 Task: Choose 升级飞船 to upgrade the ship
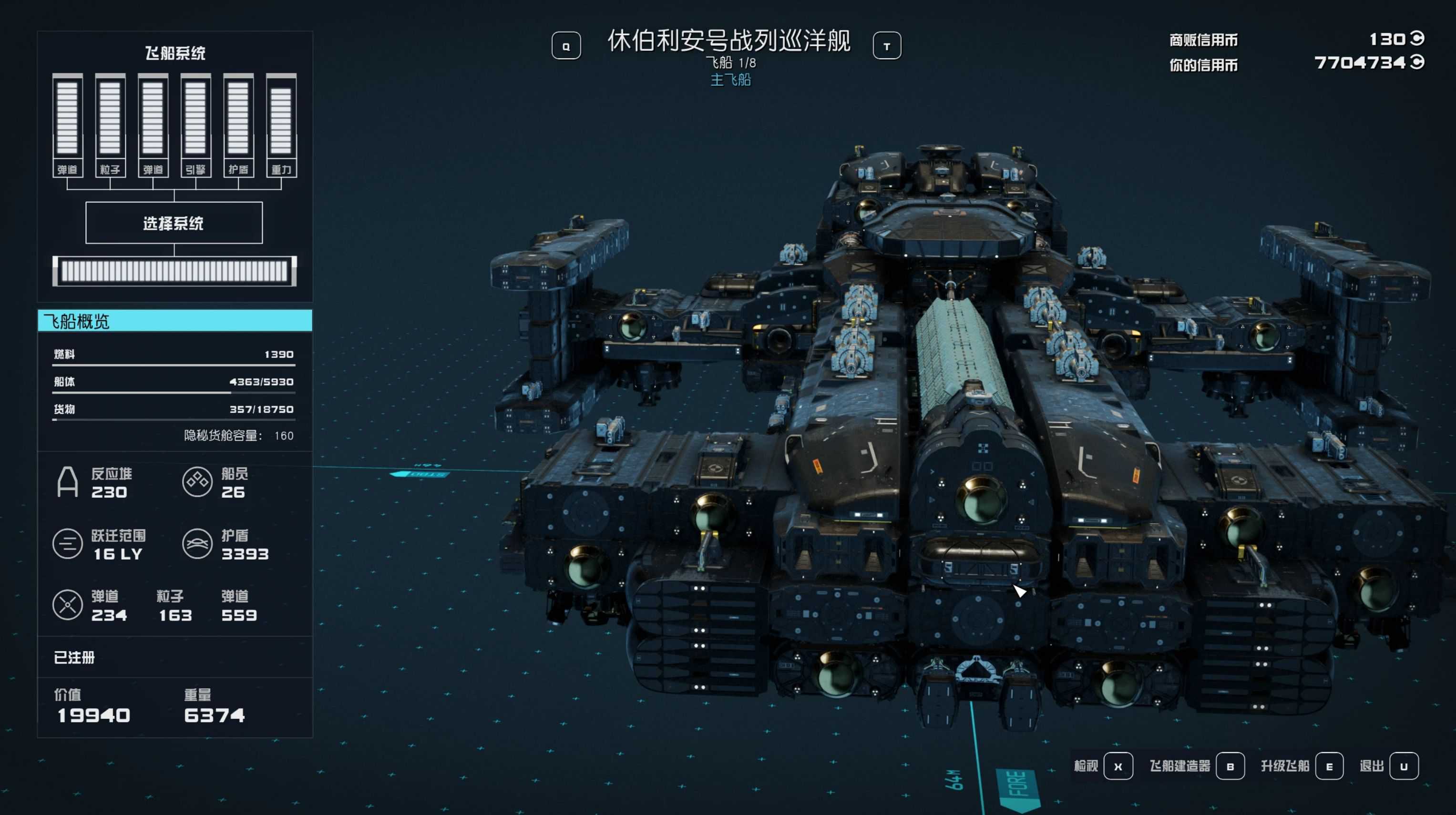pos(1328,766)
